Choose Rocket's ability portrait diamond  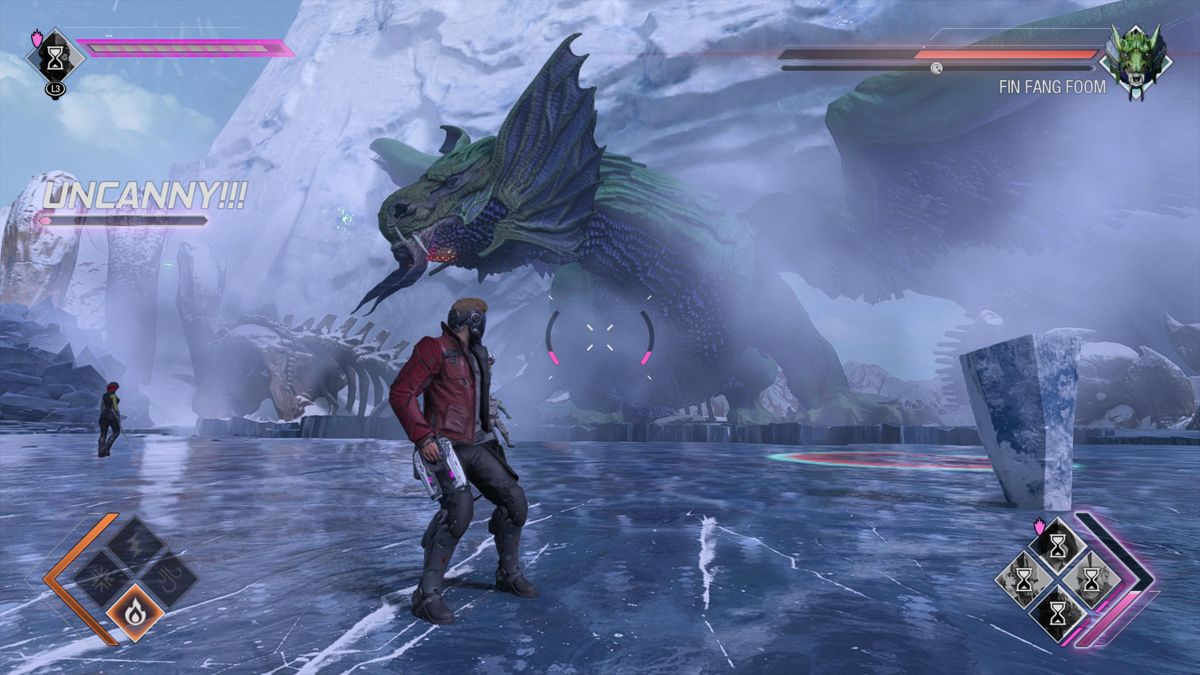pos(1090,578)
